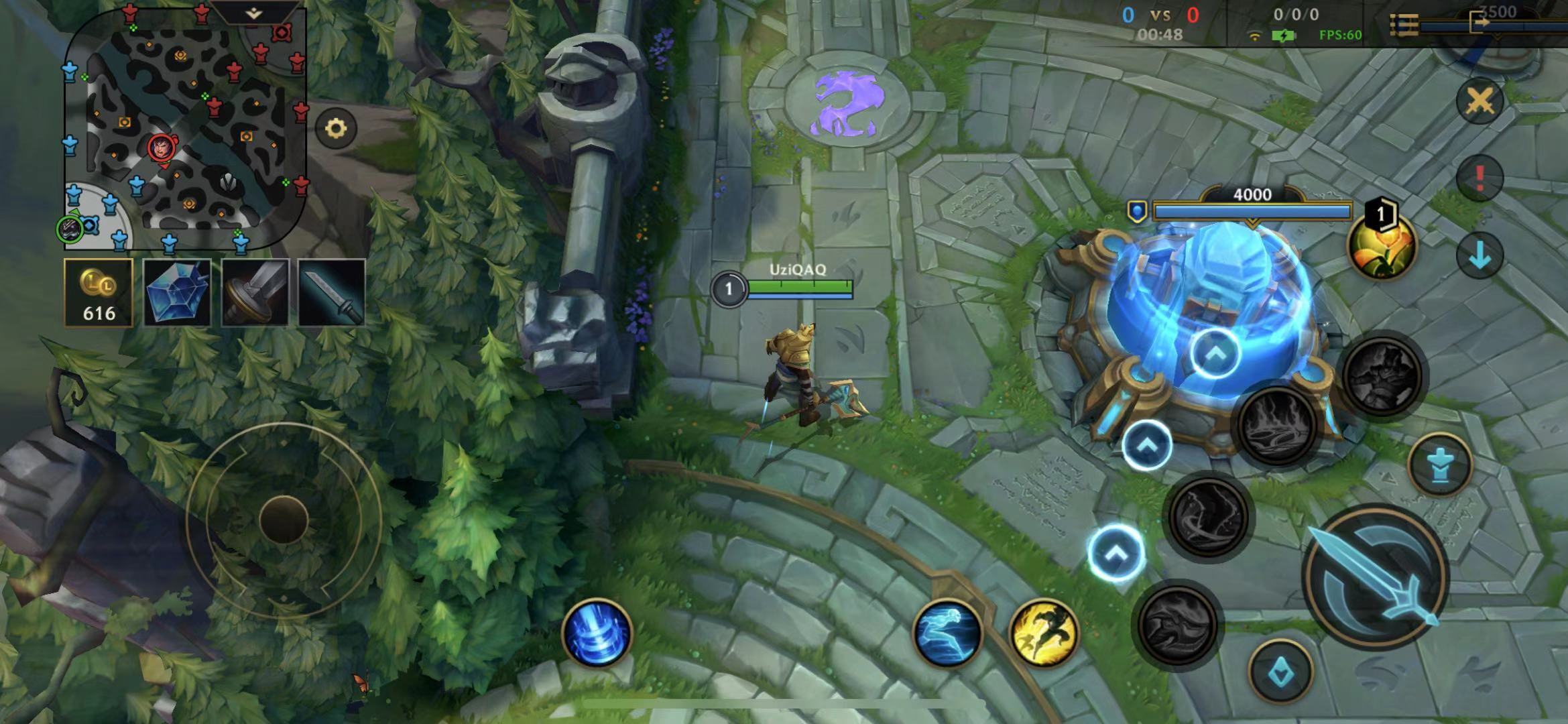Image resolution: width=1568 pixels, height=724 pixels.
Task: Send the red exclamation danger ping
Action: (1480, 178)
